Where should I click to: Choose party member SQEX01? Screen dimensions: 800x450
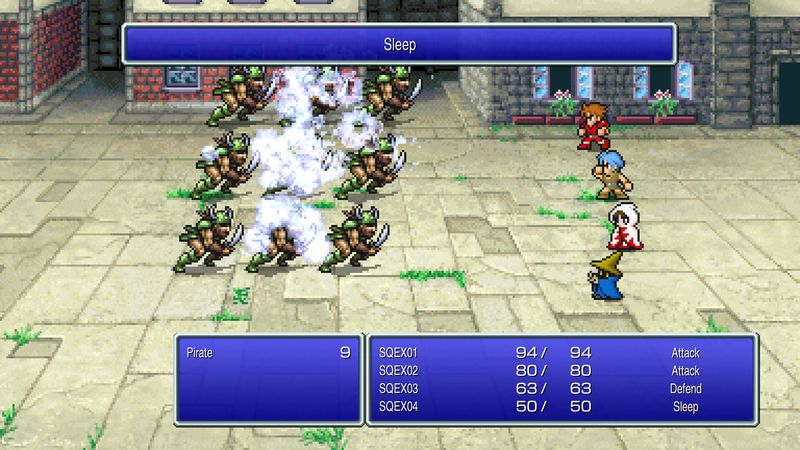click(x=398, y=352)
